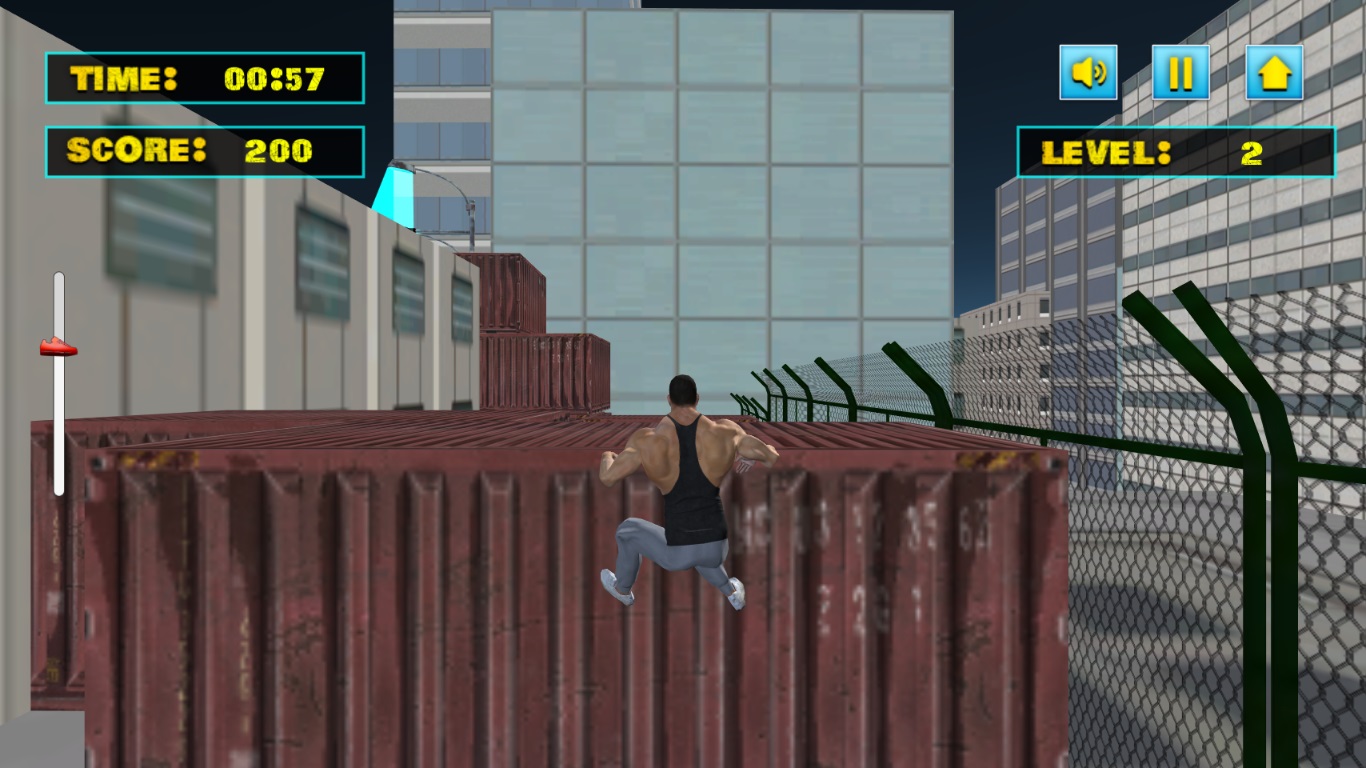This screenshot has height=768, width=1366.
Task: Toggle audio off with the sound button
Action: click(x=1089, y=72)
